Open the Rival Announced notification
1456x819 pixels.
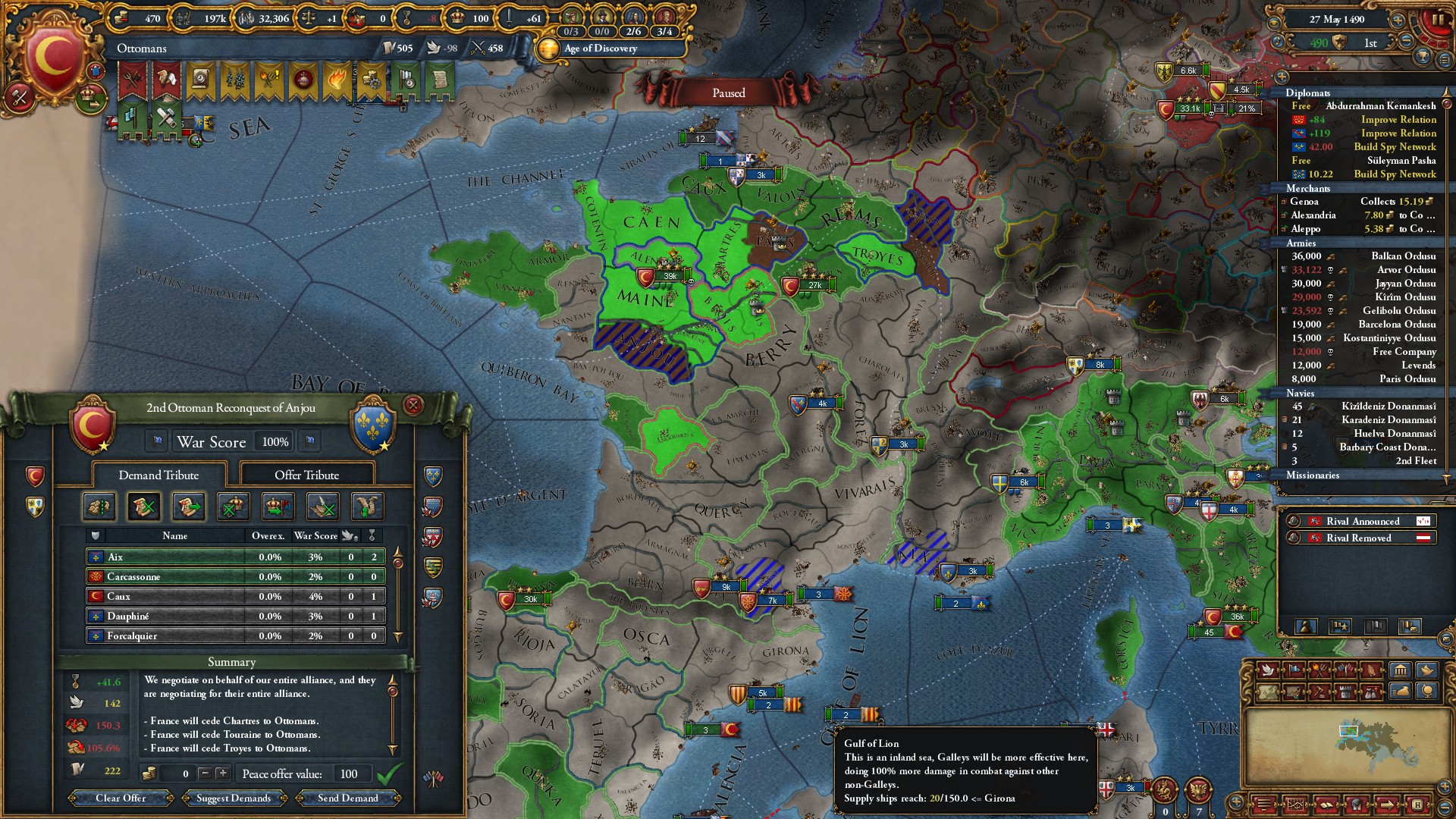point(1362,521)
